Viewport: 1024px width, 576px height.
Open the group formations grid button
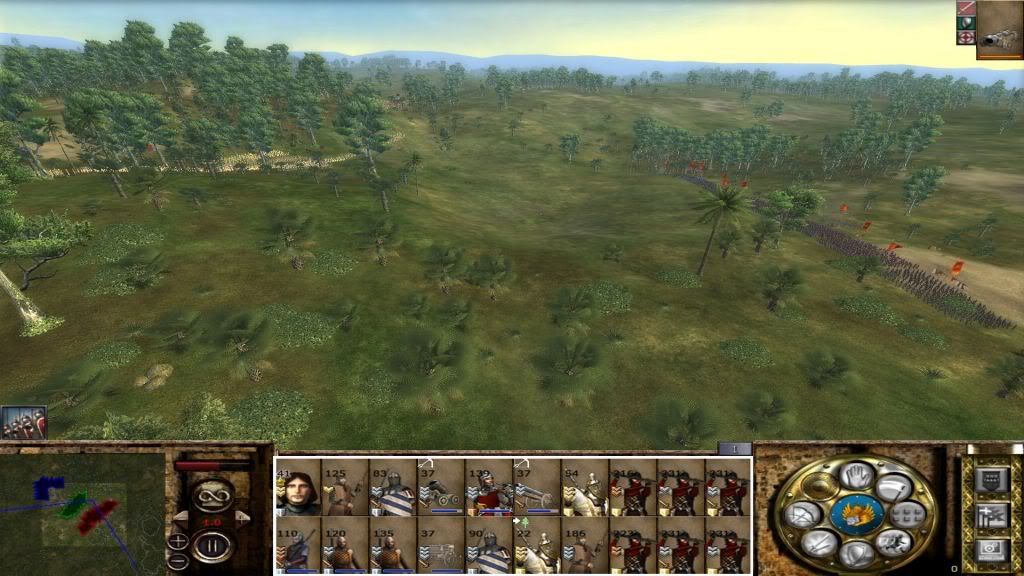click(x=906, y=515)
